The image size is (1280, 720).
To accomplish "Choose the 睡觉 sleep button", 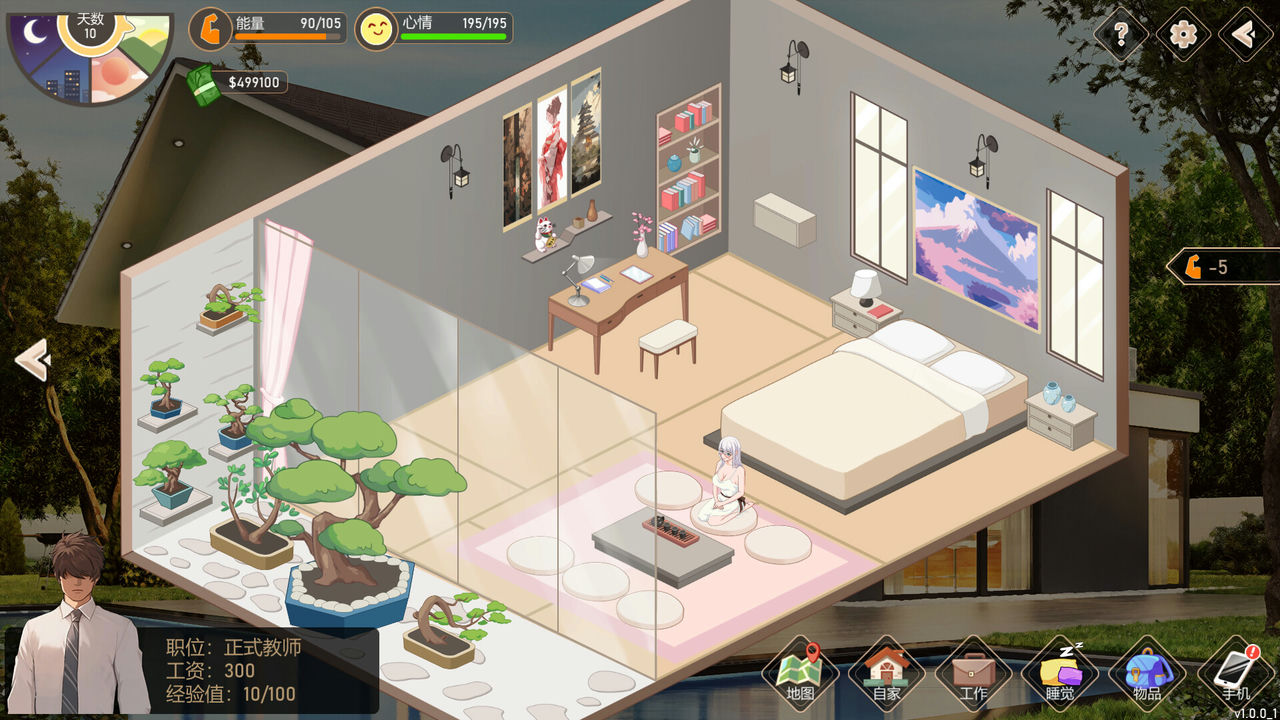I will point(1060,673).
